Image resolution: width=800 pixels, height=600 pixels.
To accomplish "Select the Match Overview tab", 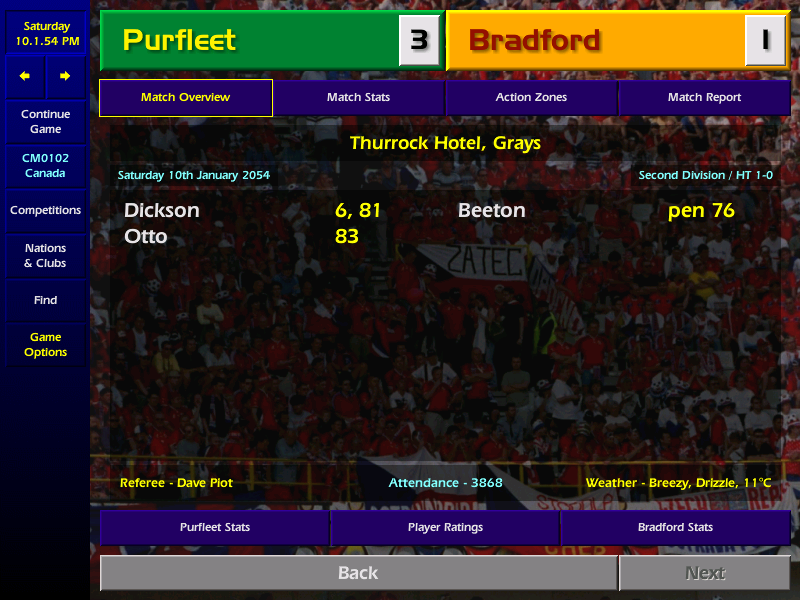I will [x=185, y=98].
